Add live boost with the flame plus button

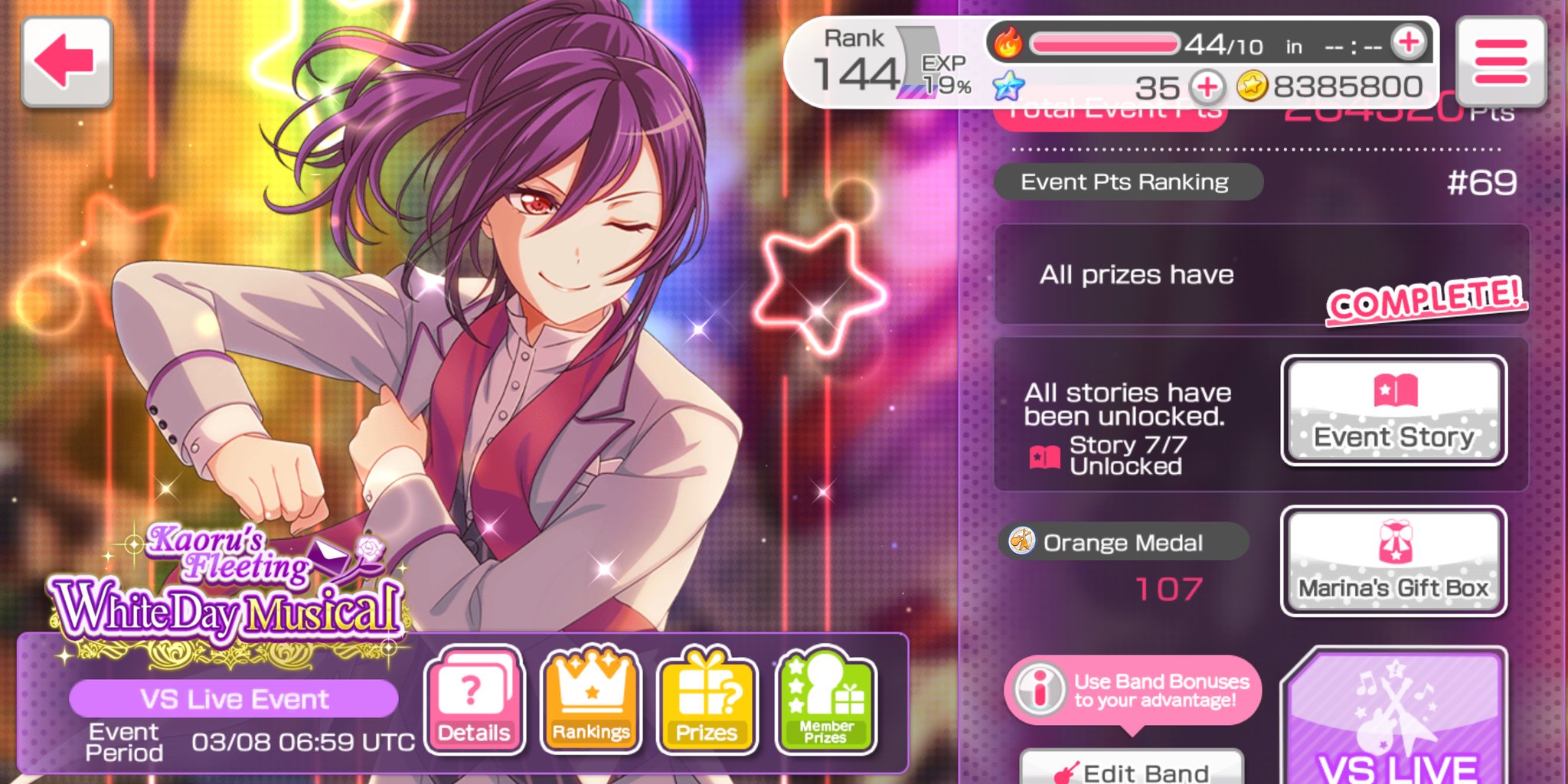click(x=1409, y=43)
